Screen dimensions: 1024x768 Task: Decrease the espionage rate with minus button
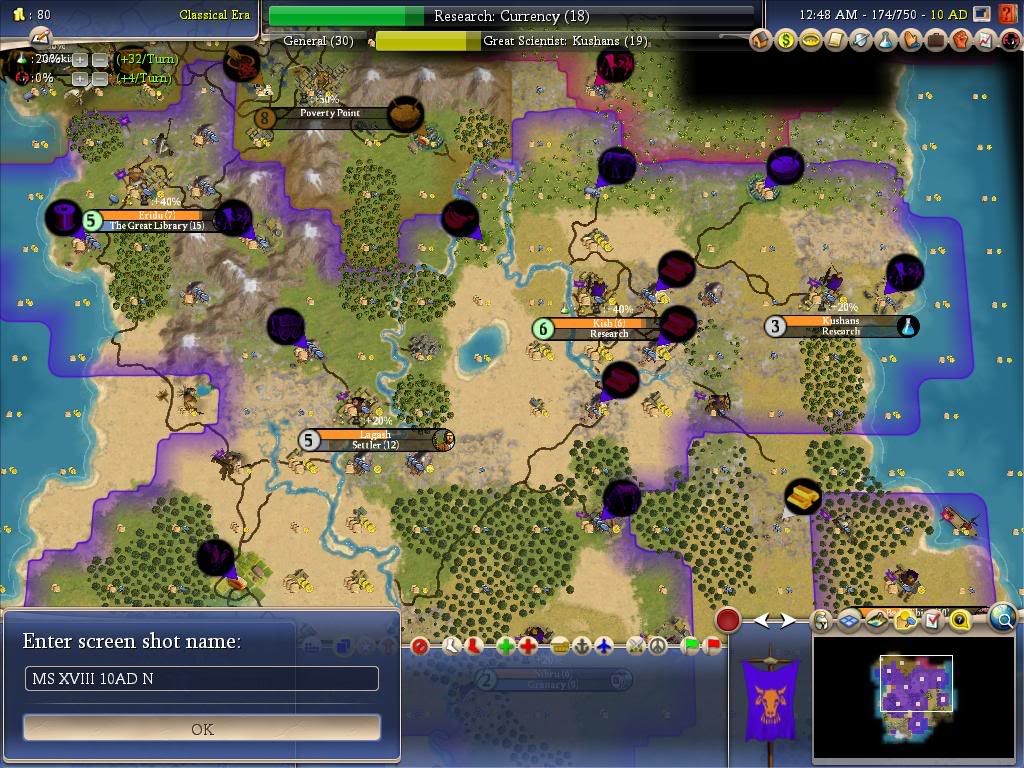[100, 78]
